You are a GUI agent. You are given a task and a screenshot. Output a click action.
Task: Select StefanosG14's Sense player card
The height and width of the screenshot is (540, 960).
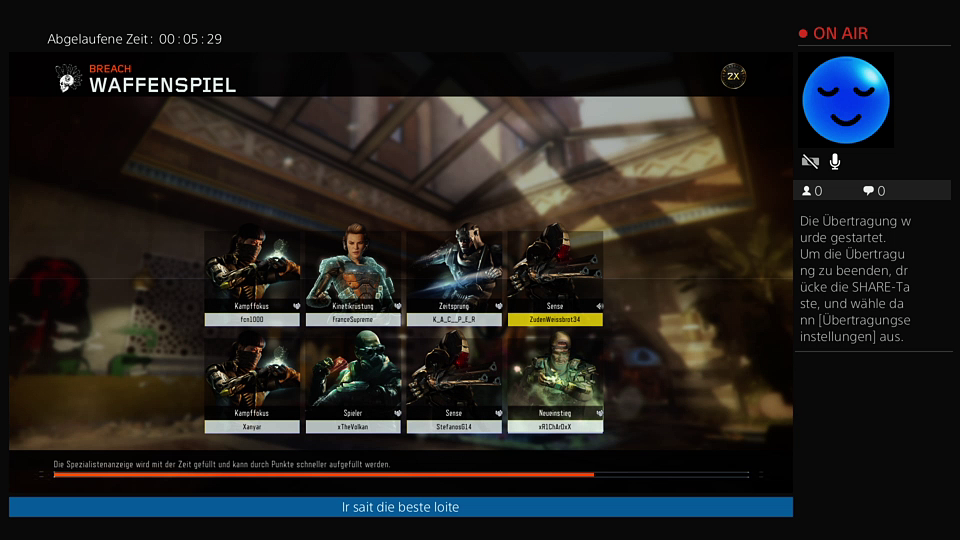click(454, 384)
